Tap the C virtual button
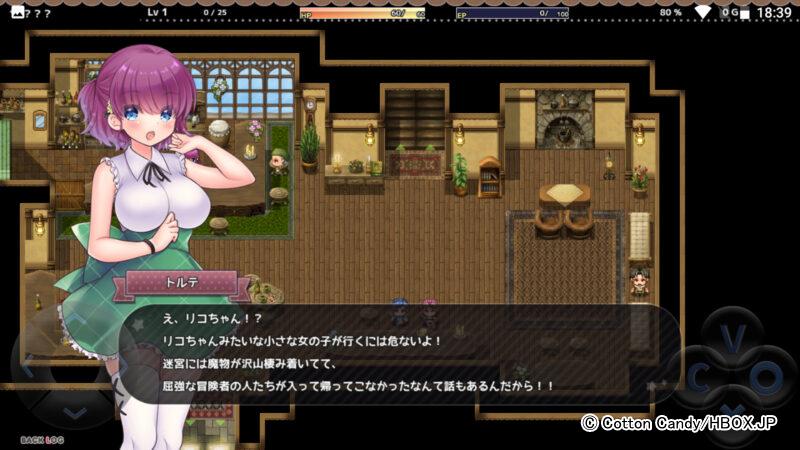The width and height of the screenshot is (800, 450). click(697, 377)
